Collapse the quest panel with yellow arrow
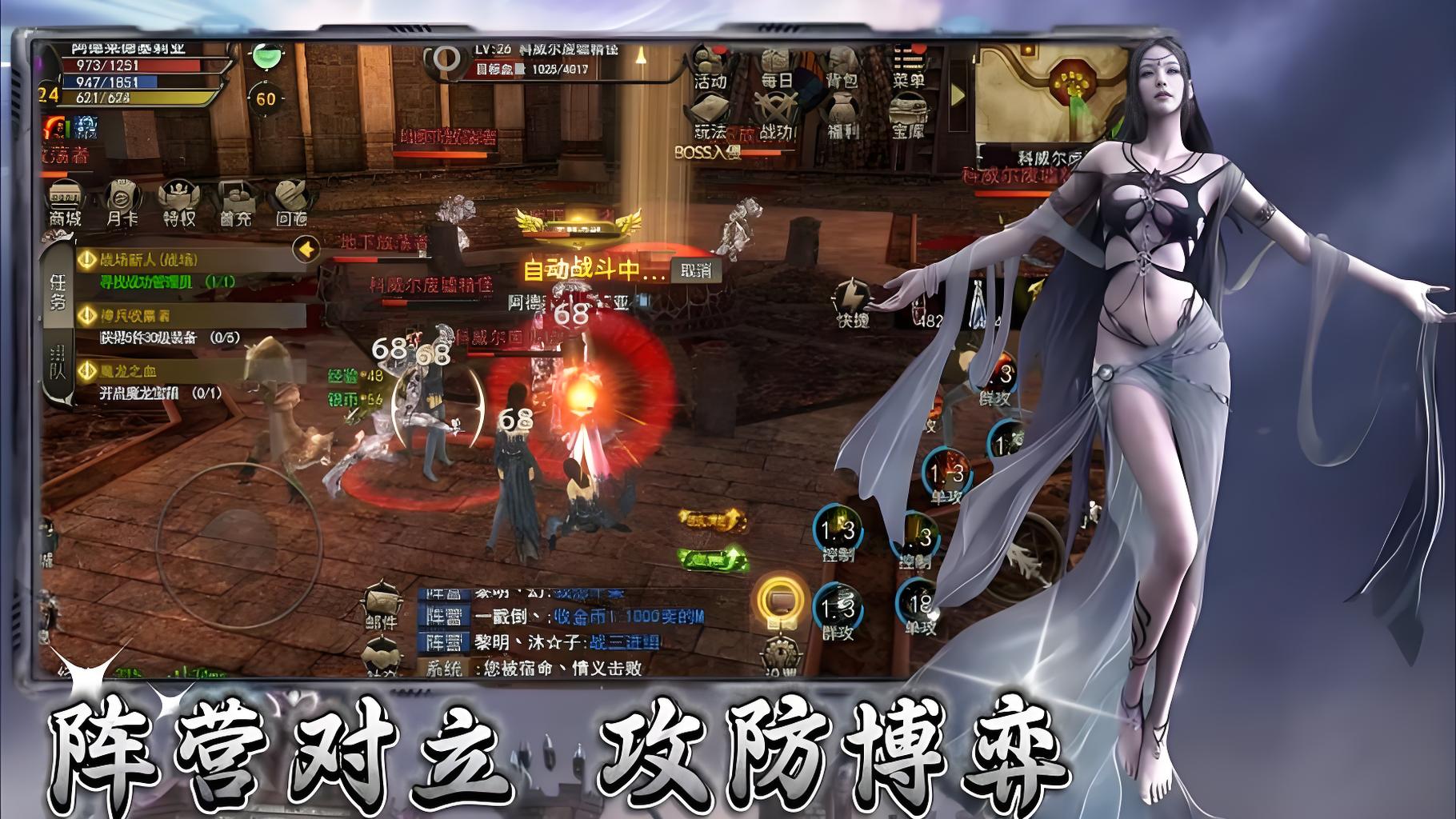Image resolution: width=1456 pixels, height=819 pixels. point(305,249)
